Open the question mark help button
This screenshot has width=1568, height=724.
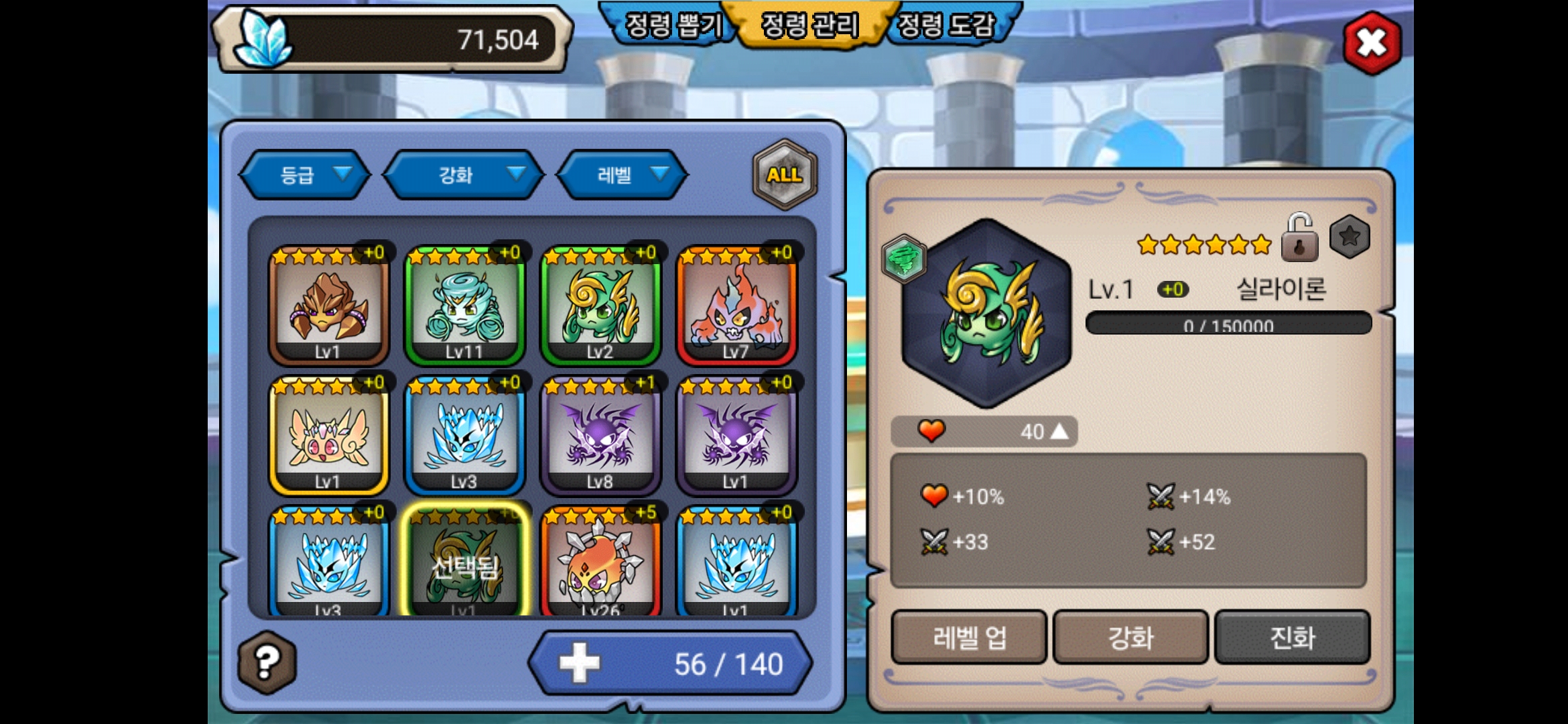pyautogui.click(x=267, y=662)
